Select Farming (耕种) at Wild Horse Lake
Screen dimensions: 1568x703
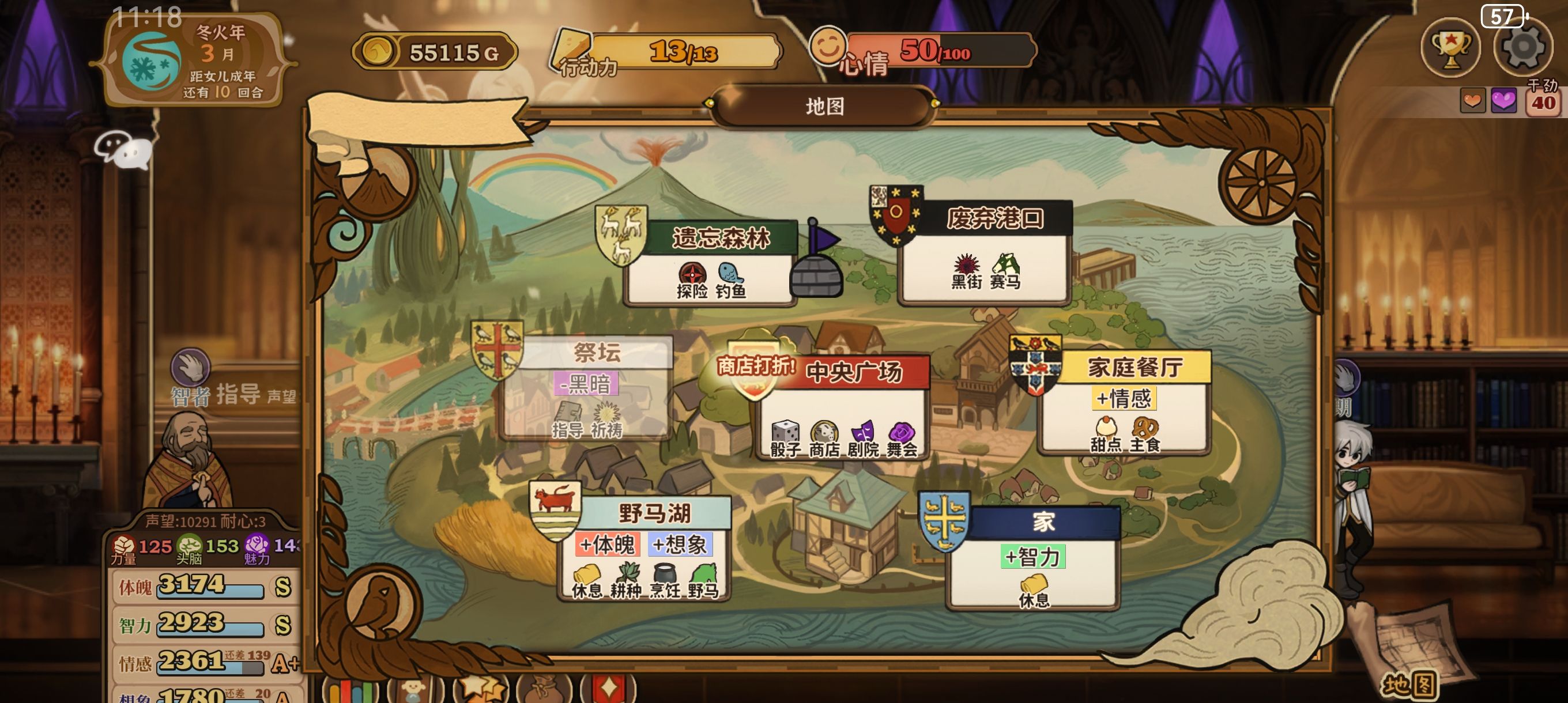coord(625,580)
